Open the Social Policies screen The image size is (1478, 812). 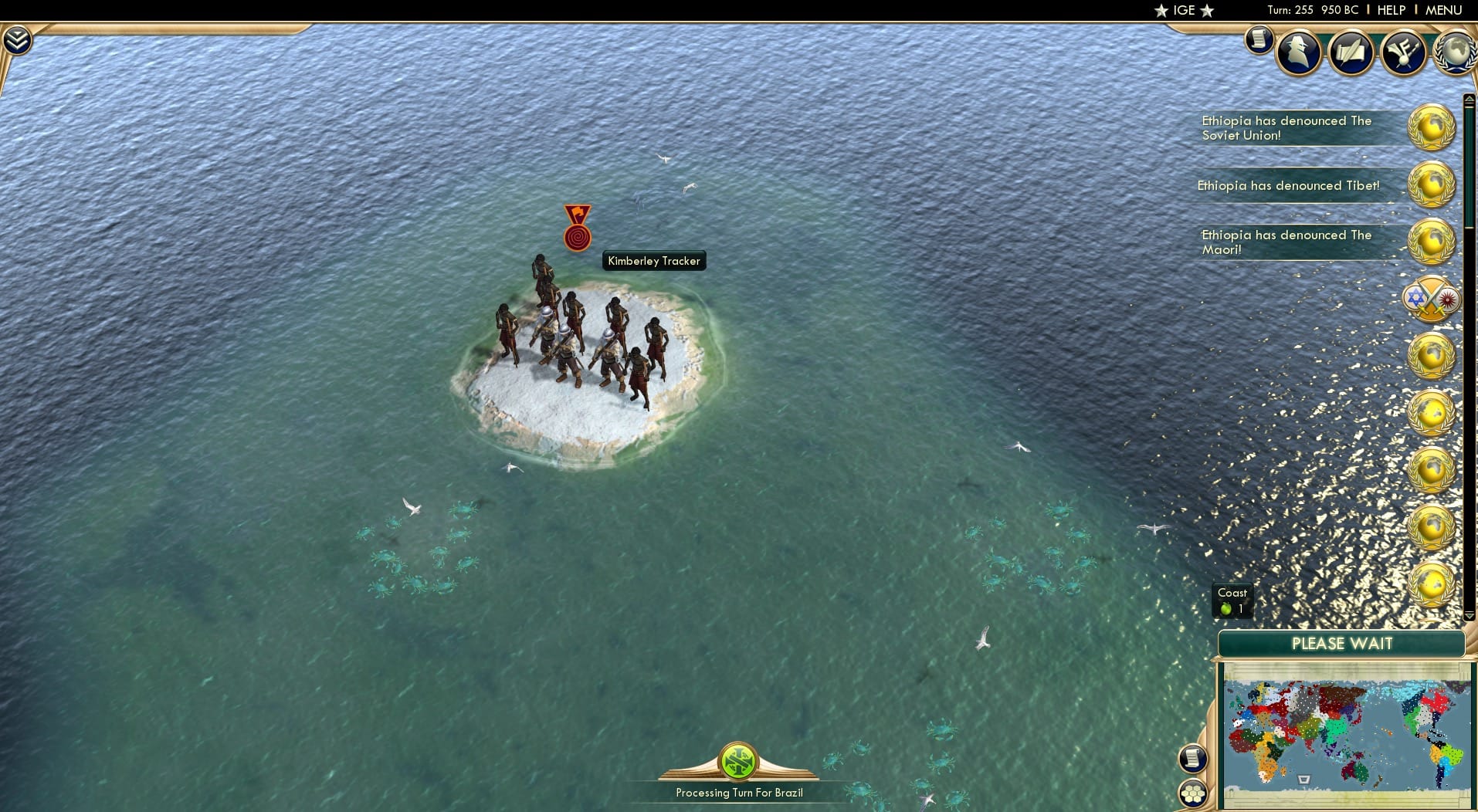pyautogui.click(x=1351, y=52)
